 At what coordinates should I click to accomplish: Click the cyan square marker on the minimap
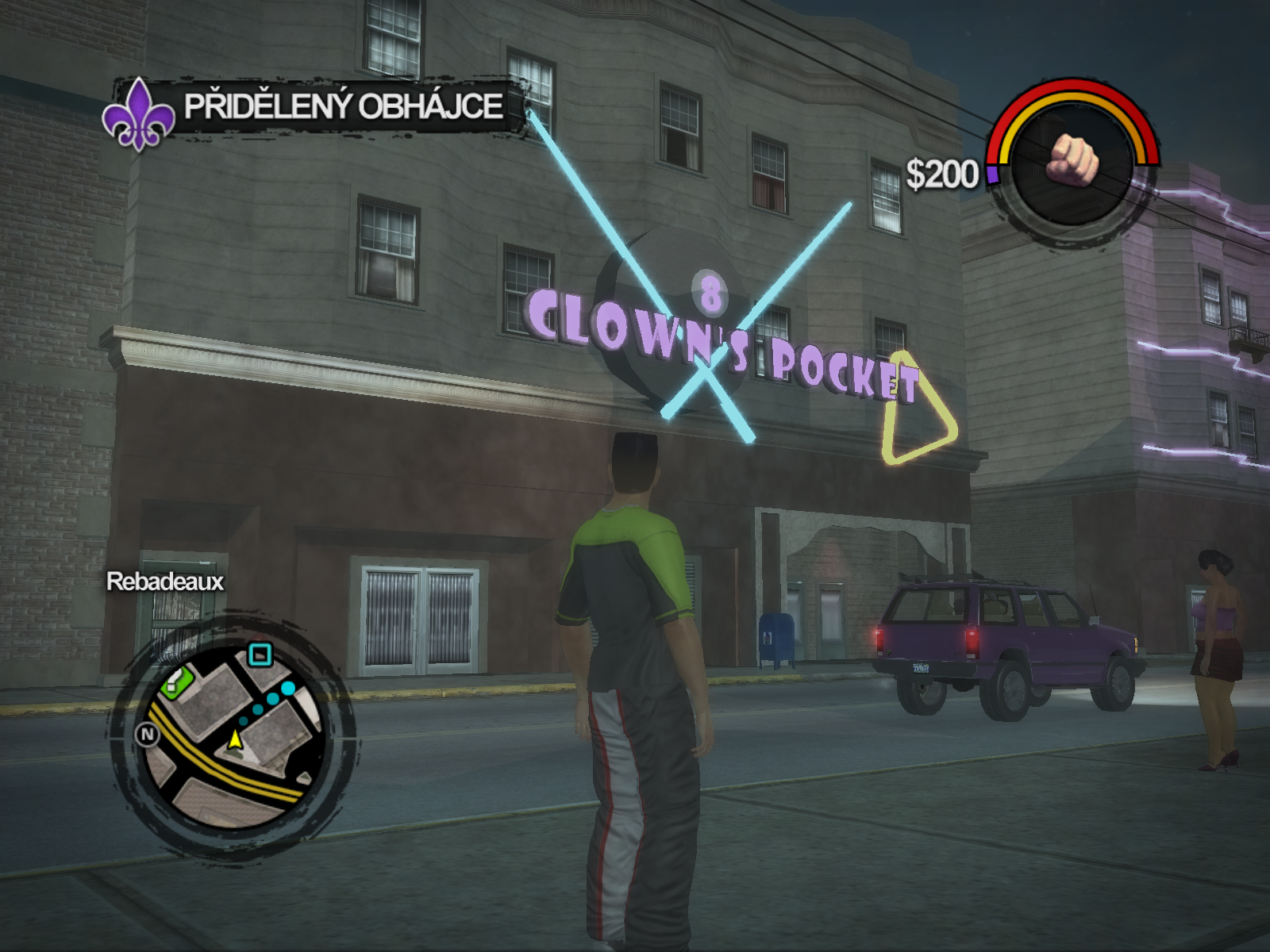tap(260, 654)
